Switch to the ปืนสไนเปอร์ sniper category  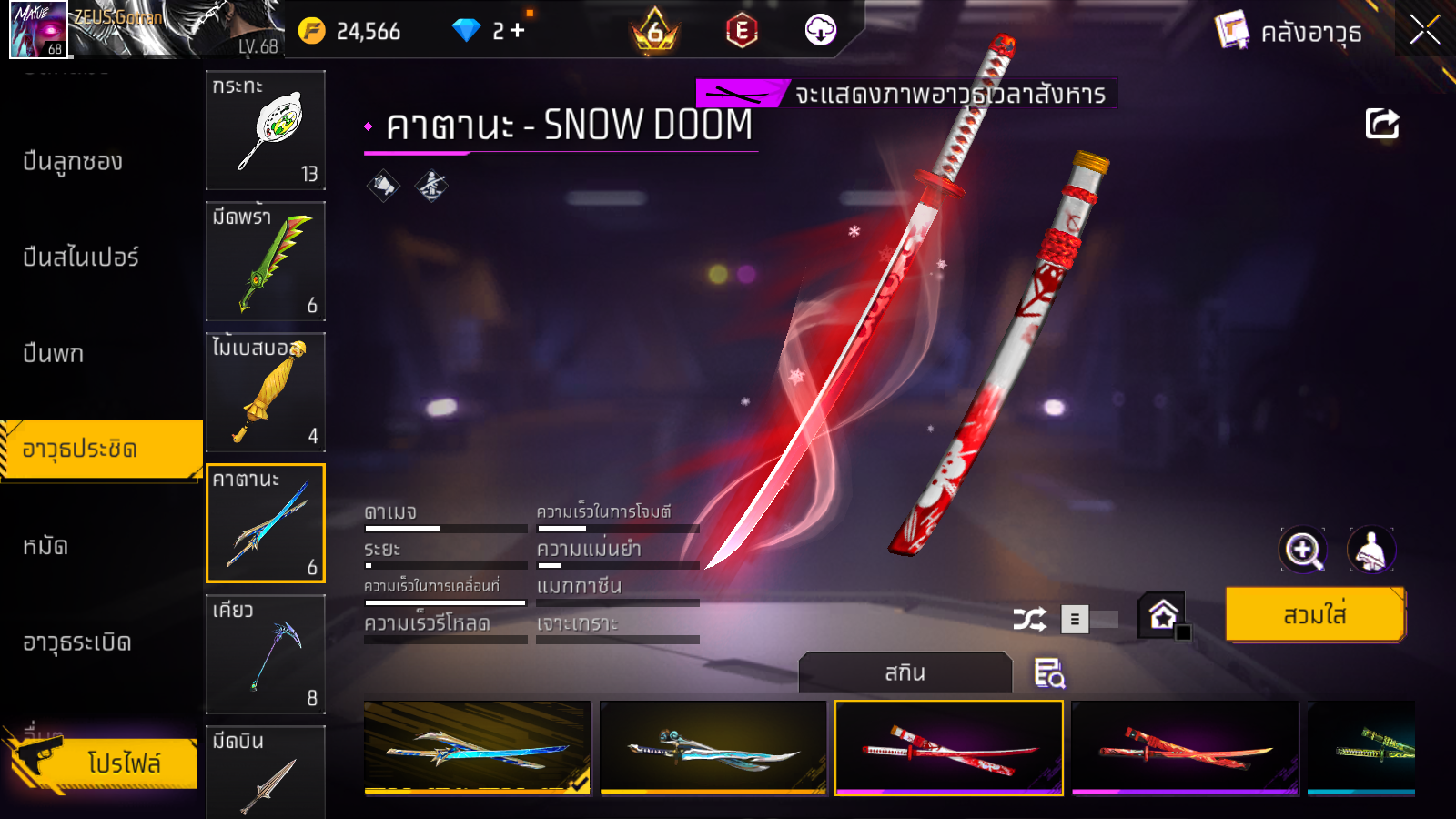click(x=81, y=258)
